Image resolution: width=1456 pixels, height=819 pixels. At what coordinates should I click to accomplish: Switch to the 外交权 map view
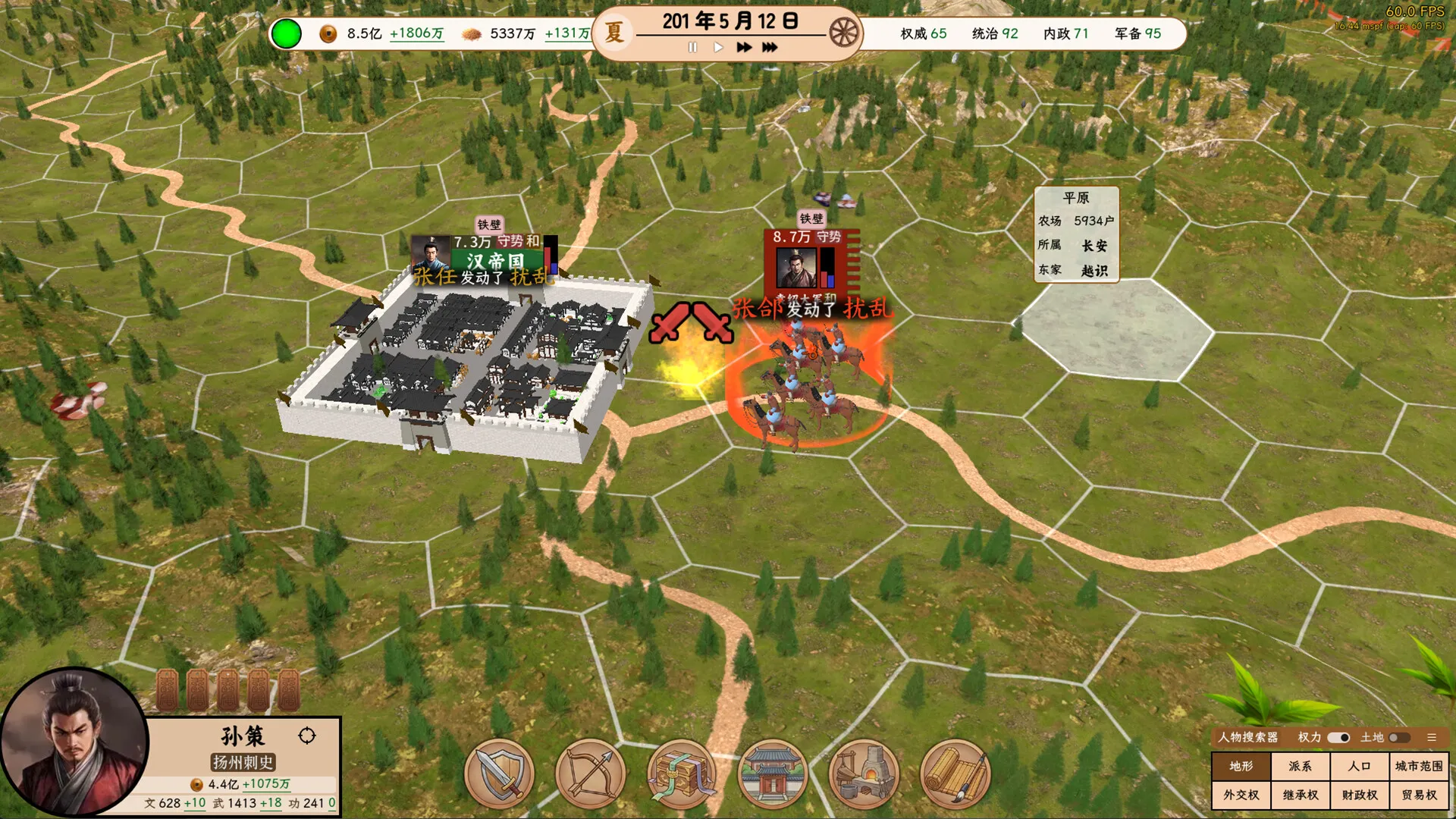[1241, 795]
